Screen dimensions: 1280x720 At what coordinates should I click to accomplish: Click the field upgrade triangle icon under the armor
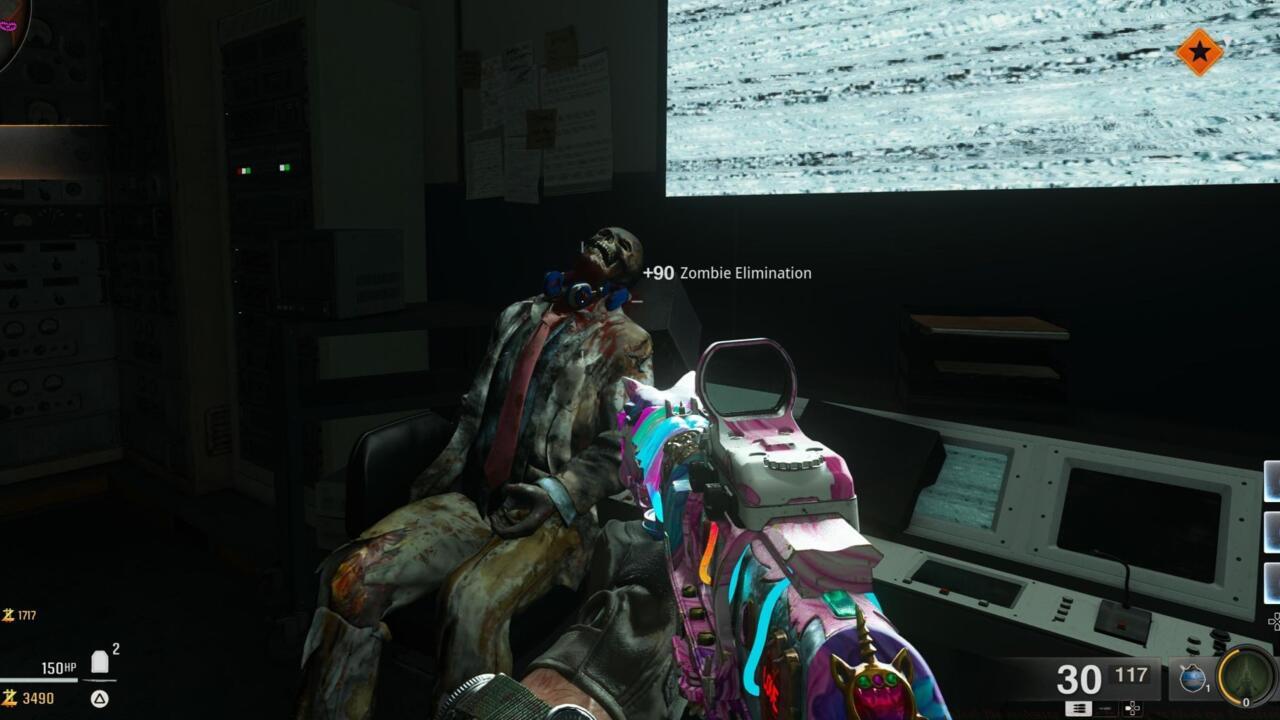[x=99, y=700]
